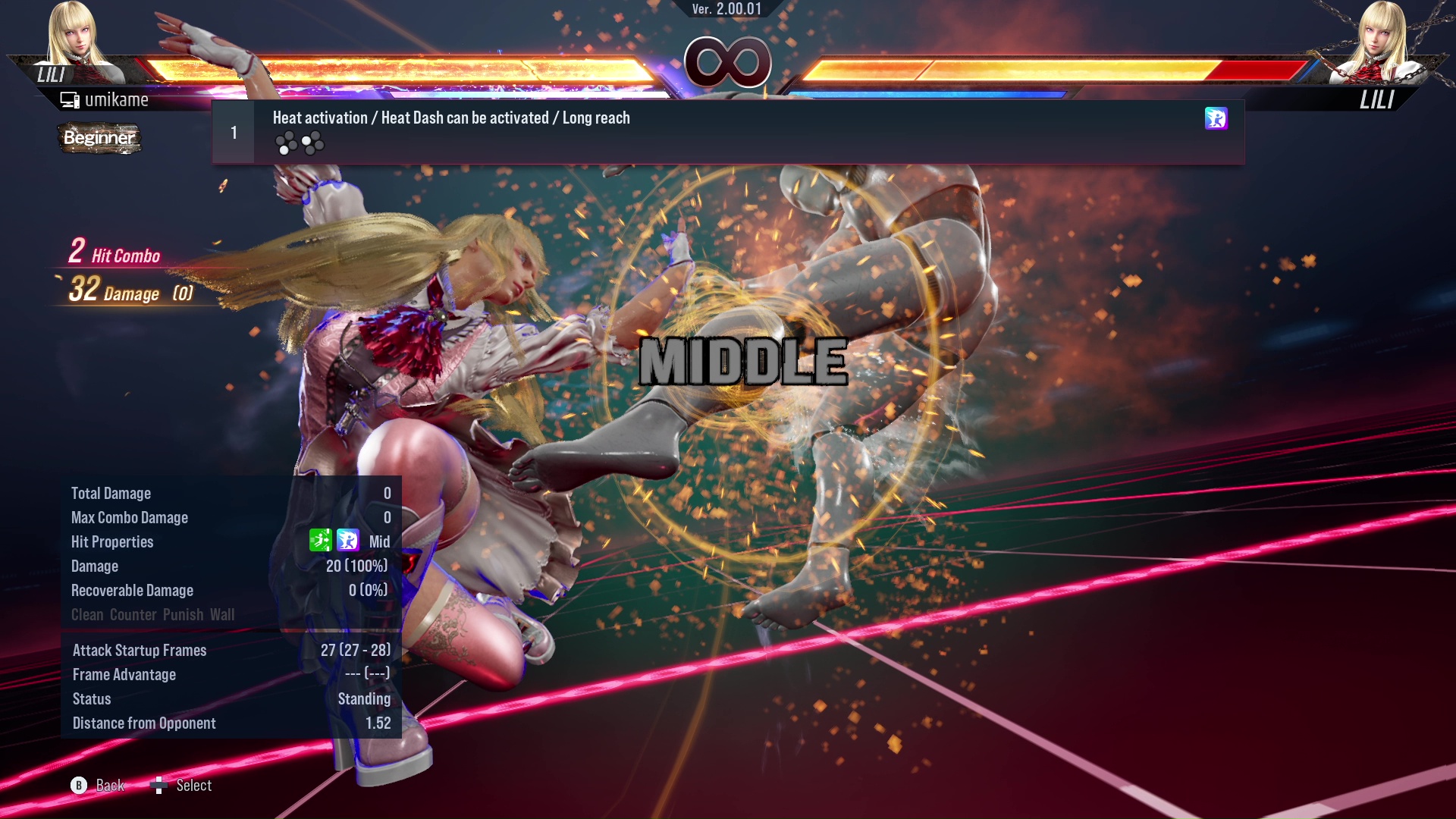Viewport: 1456px width, 819px height.
Task: Click the Beginner rank badge
Action: click(99, 138)
